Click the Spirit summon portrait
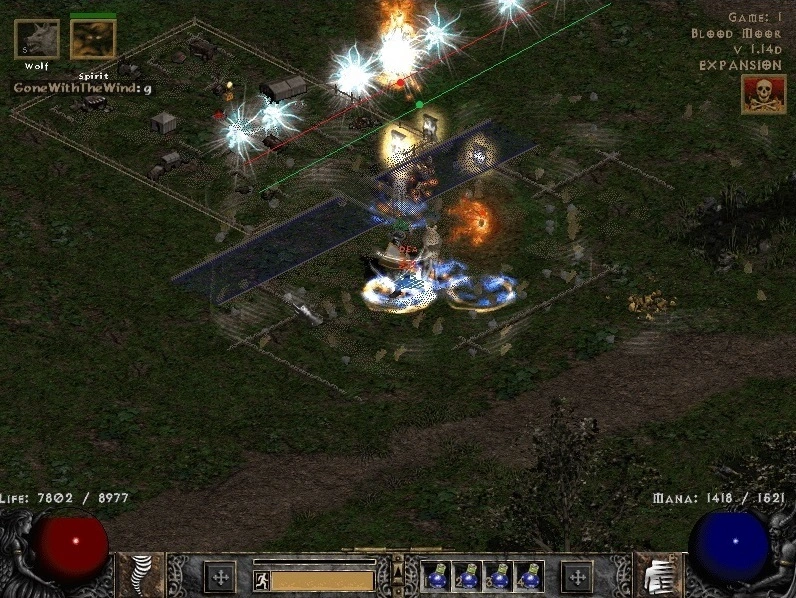 93,40
